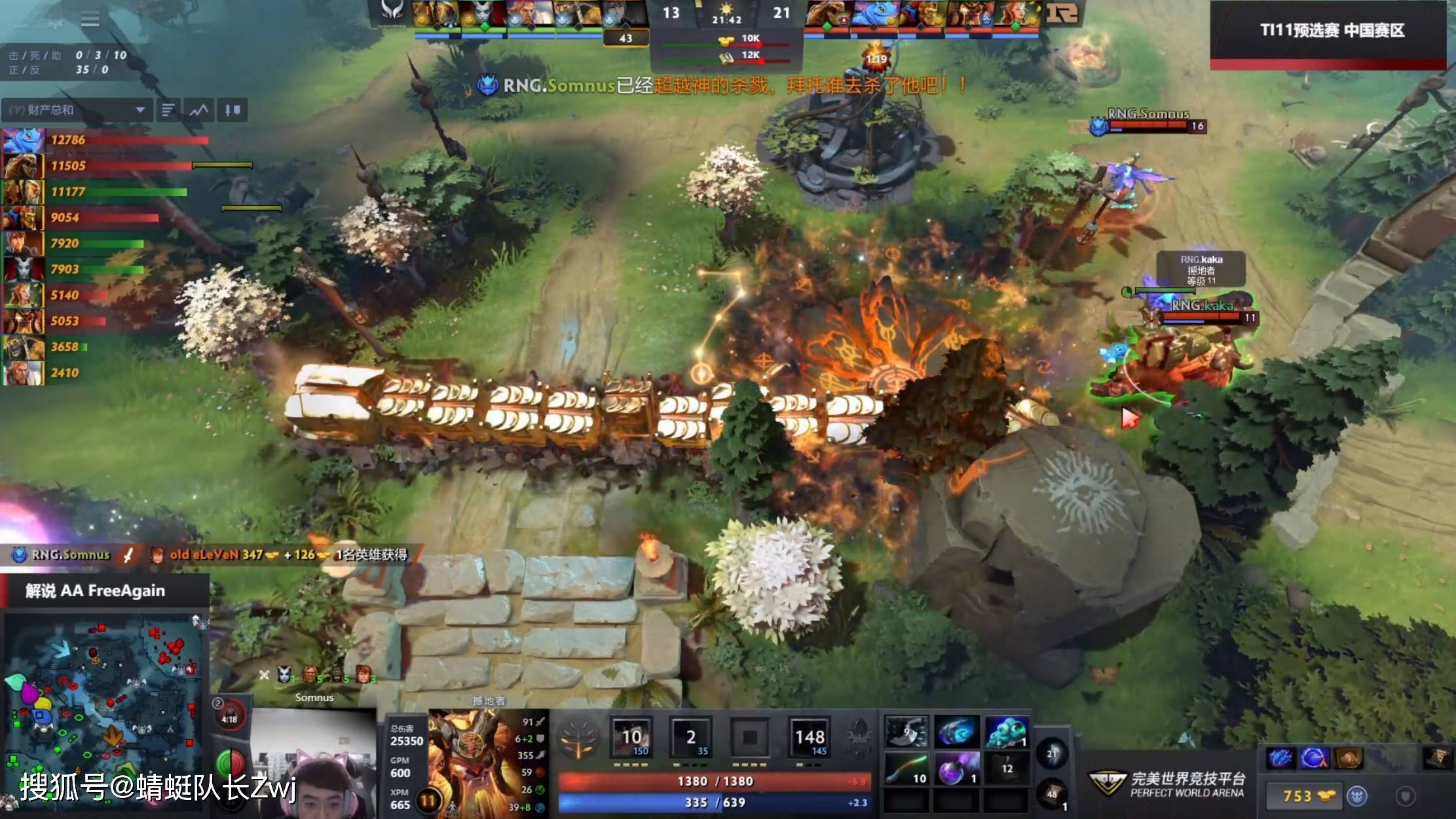This screenshot has width=1456, height=819.
Task: Switch to the line graph view
Action: click(199, 110)
